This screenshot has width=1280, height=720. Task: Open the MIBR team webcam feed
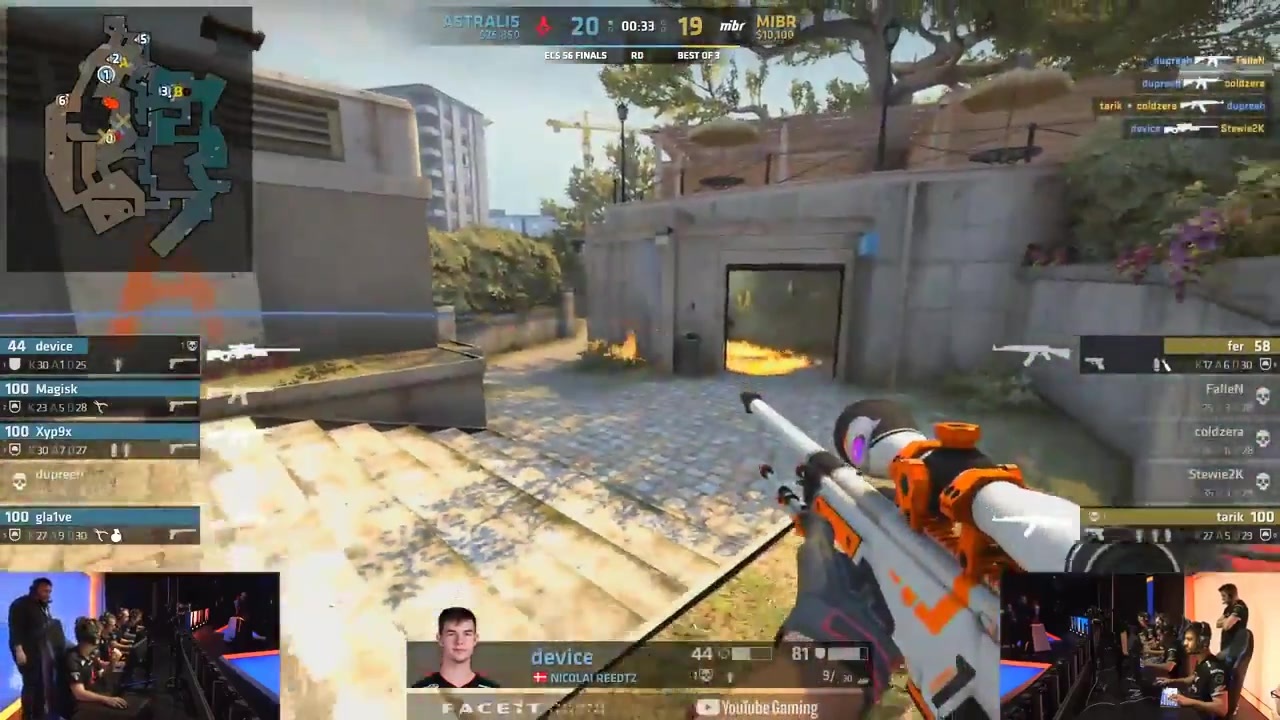1140,645
